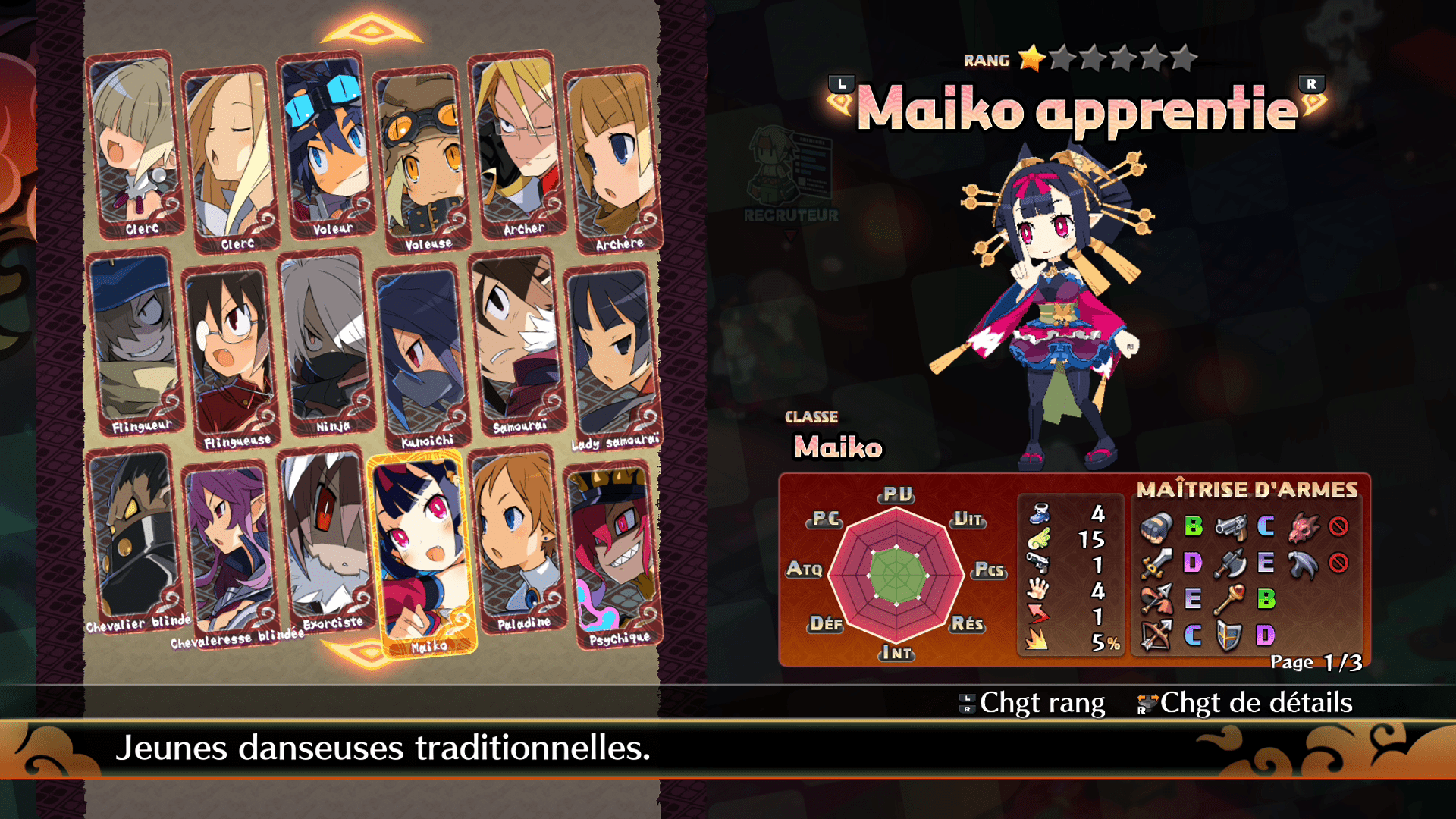Click the glowing down arrow below the class cards

tap(356, 651)
